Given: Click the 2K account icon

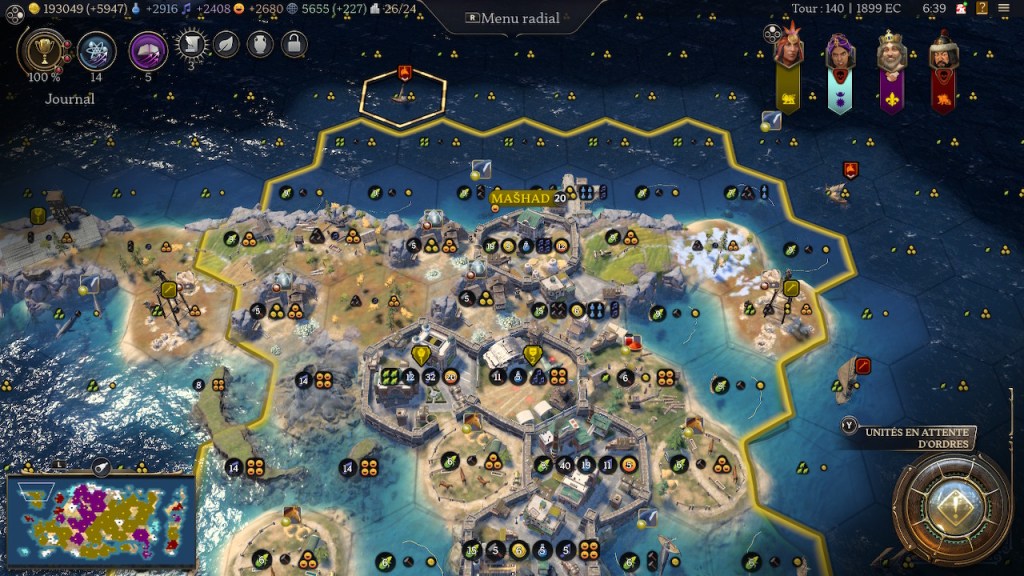Looking at the screenshot, I should (x=961, y=9).
